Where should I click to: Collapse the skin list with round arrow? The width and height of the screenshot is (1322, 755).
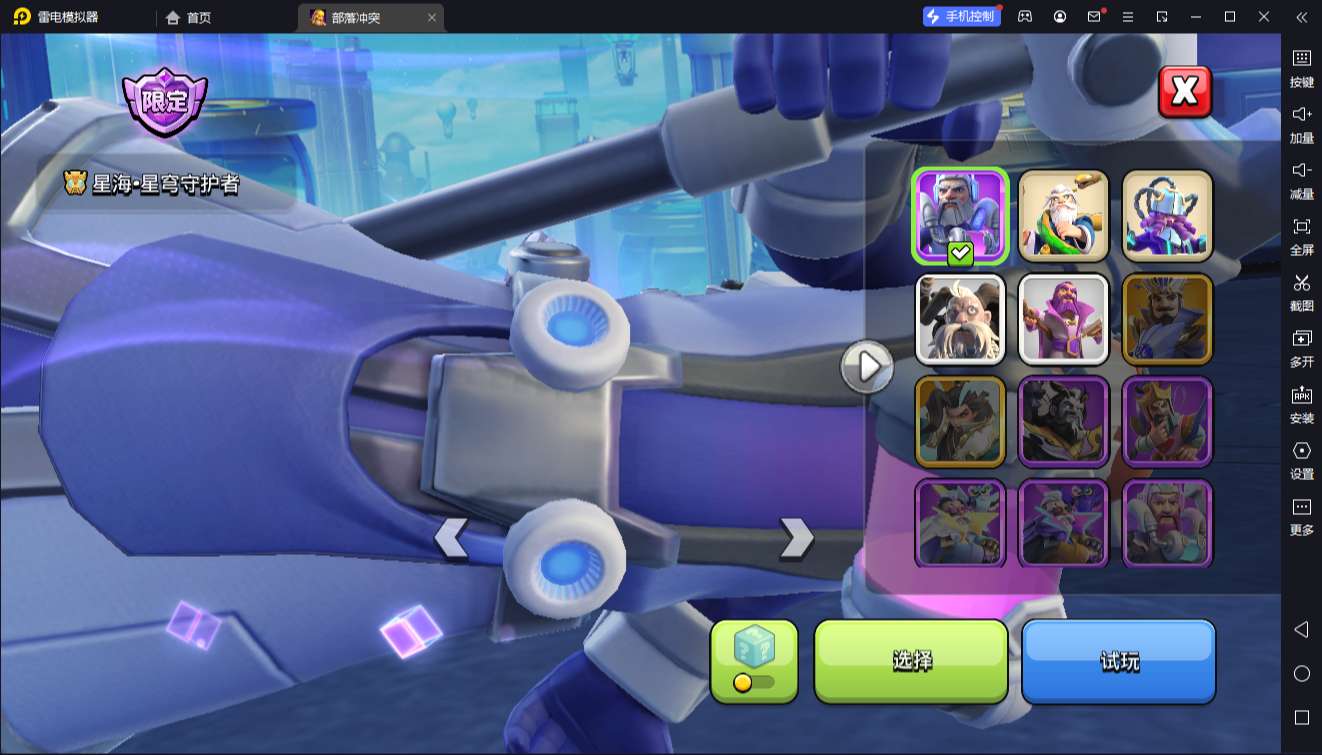(866, 367)
